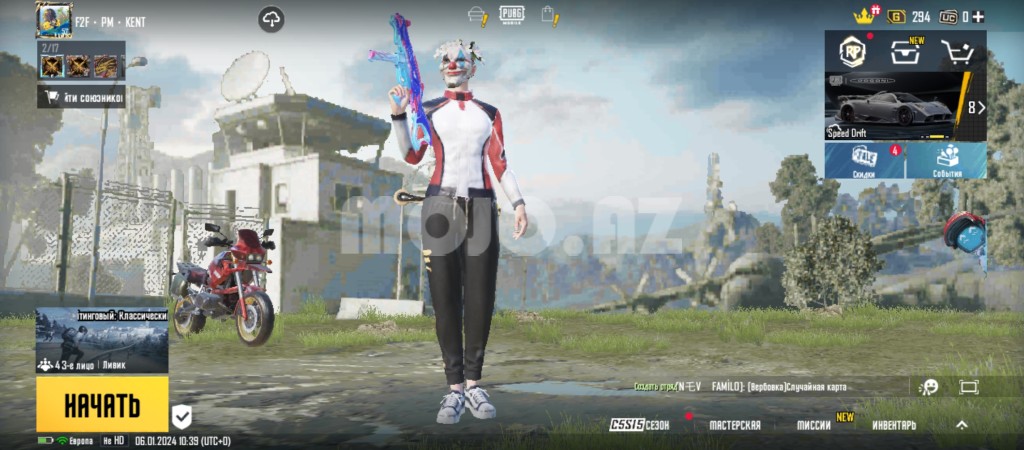Toggle the shield checkmark beside the start button
Viewport: 1024px width, 450px height.
coord(181,416)
